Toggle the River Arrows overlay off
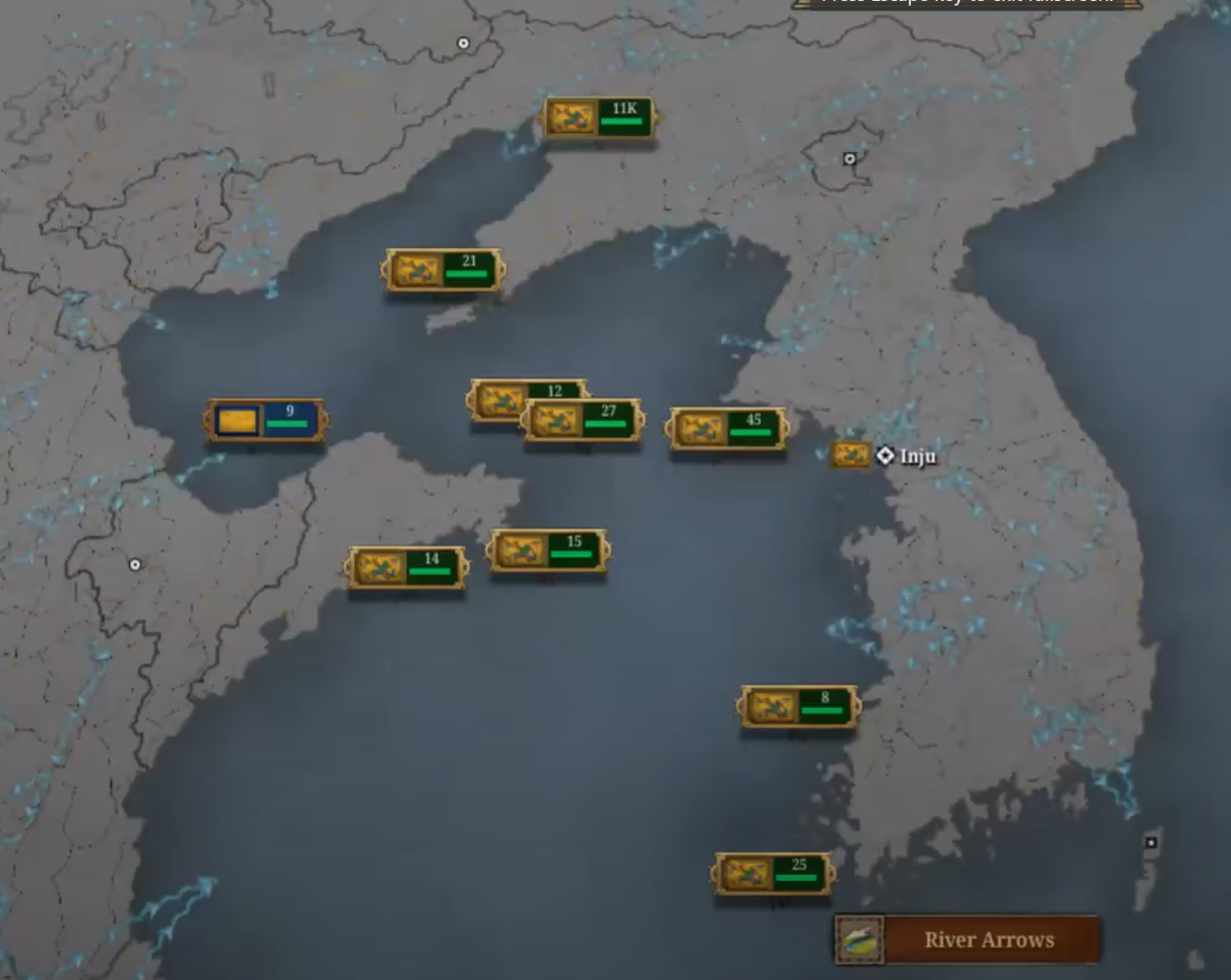 click(x=988, y=939)
